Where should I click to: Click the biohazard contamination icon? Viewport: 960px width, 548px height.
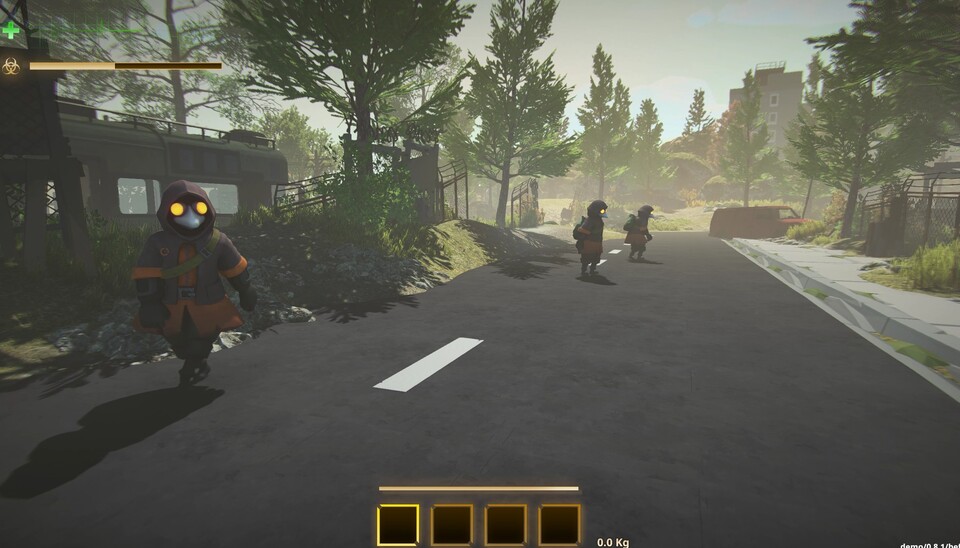coord(11,66)
